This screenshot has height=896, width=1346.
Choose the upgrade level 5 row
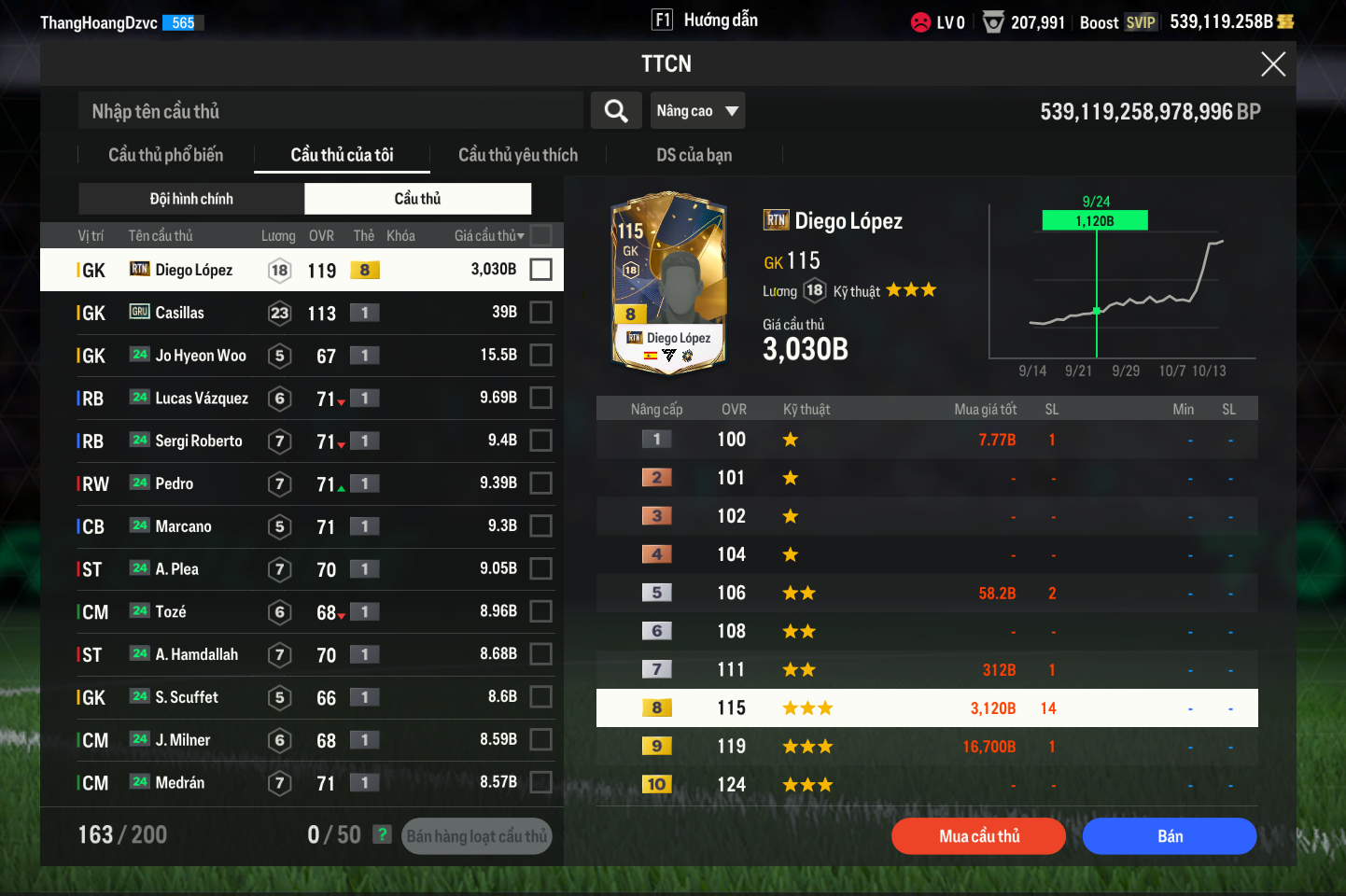pyautogui.click(x=926, y=594)
